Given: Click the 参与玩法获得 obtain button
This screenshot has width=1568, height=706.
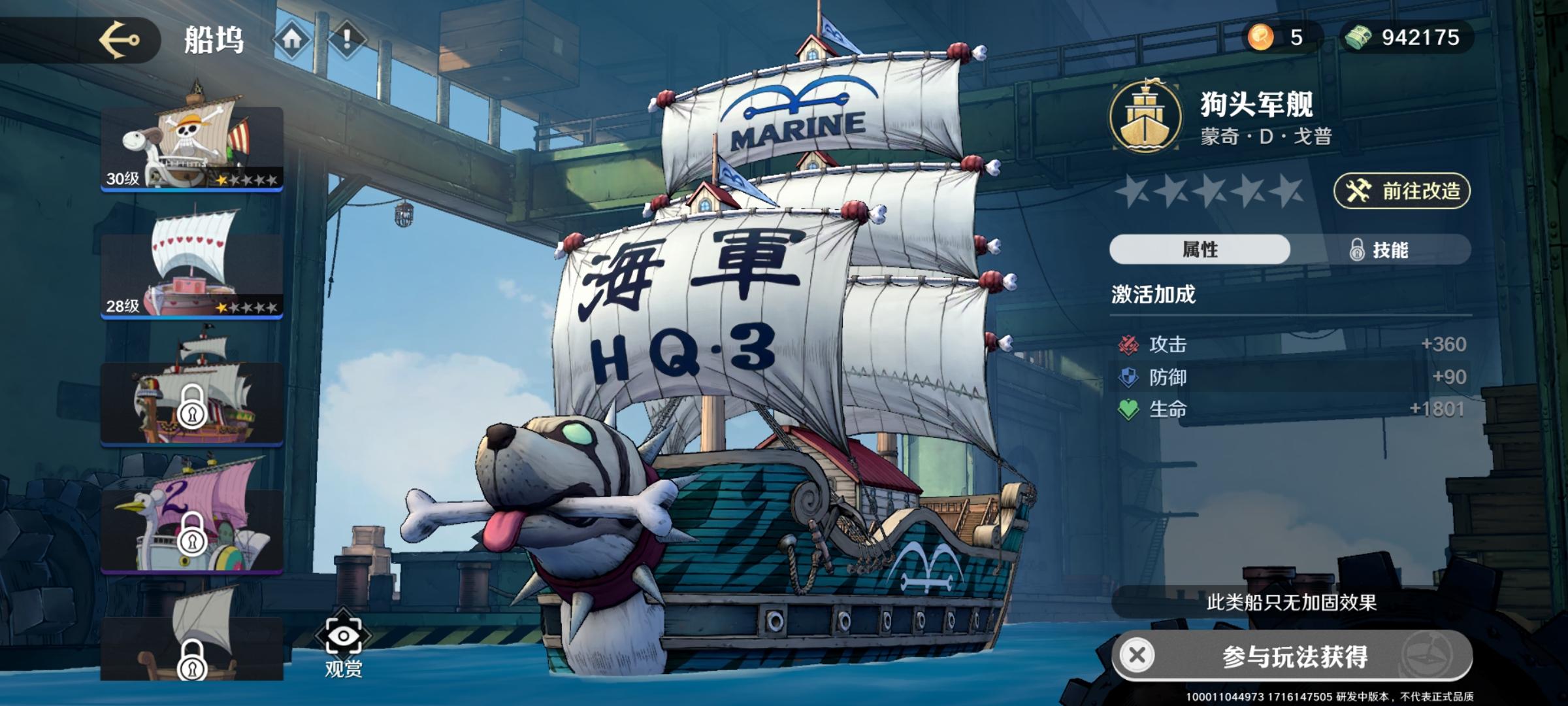Looking at the screenshot, I should tap(1292, 656).
